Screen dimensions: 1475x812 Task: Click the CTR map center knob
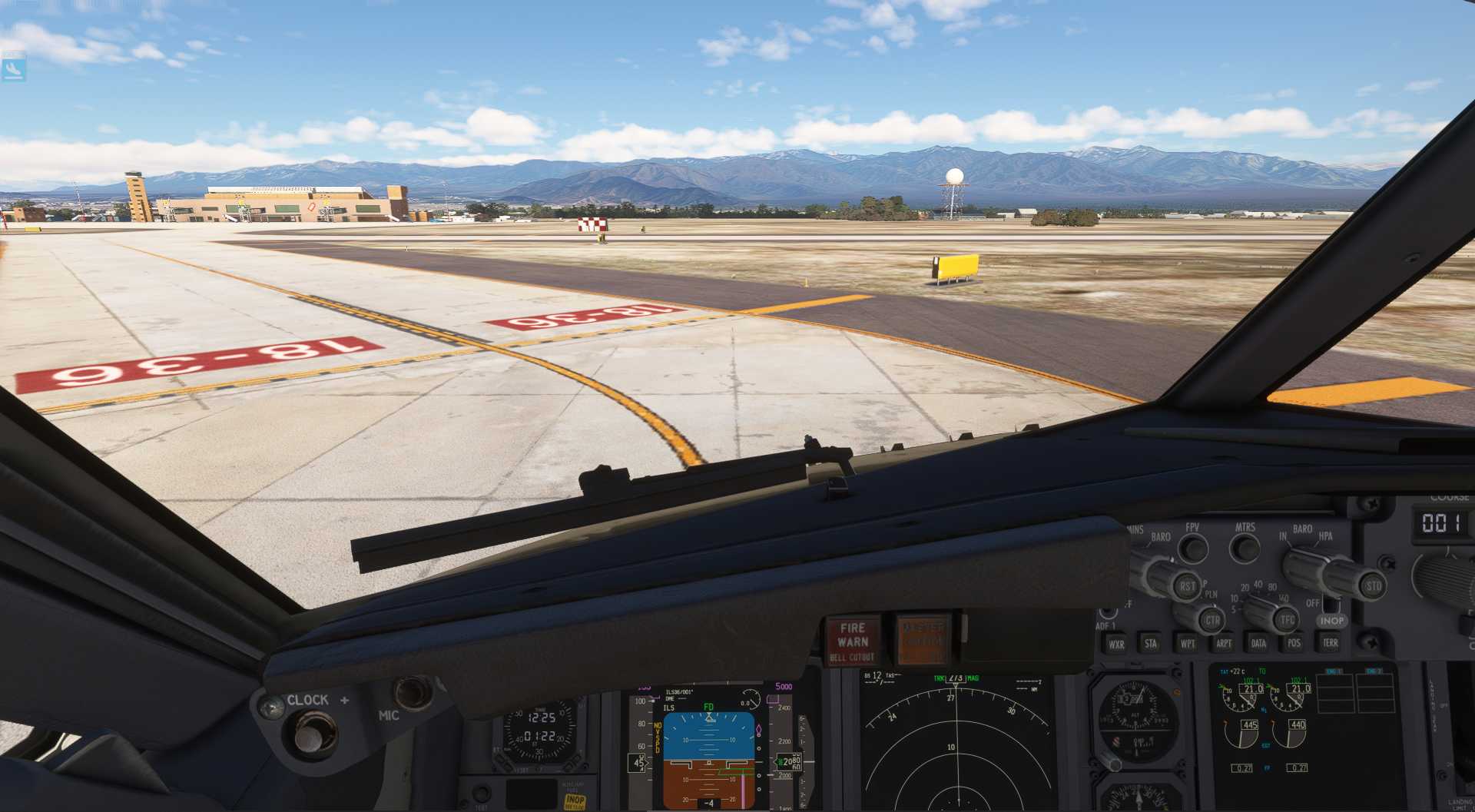(1211, 620)
